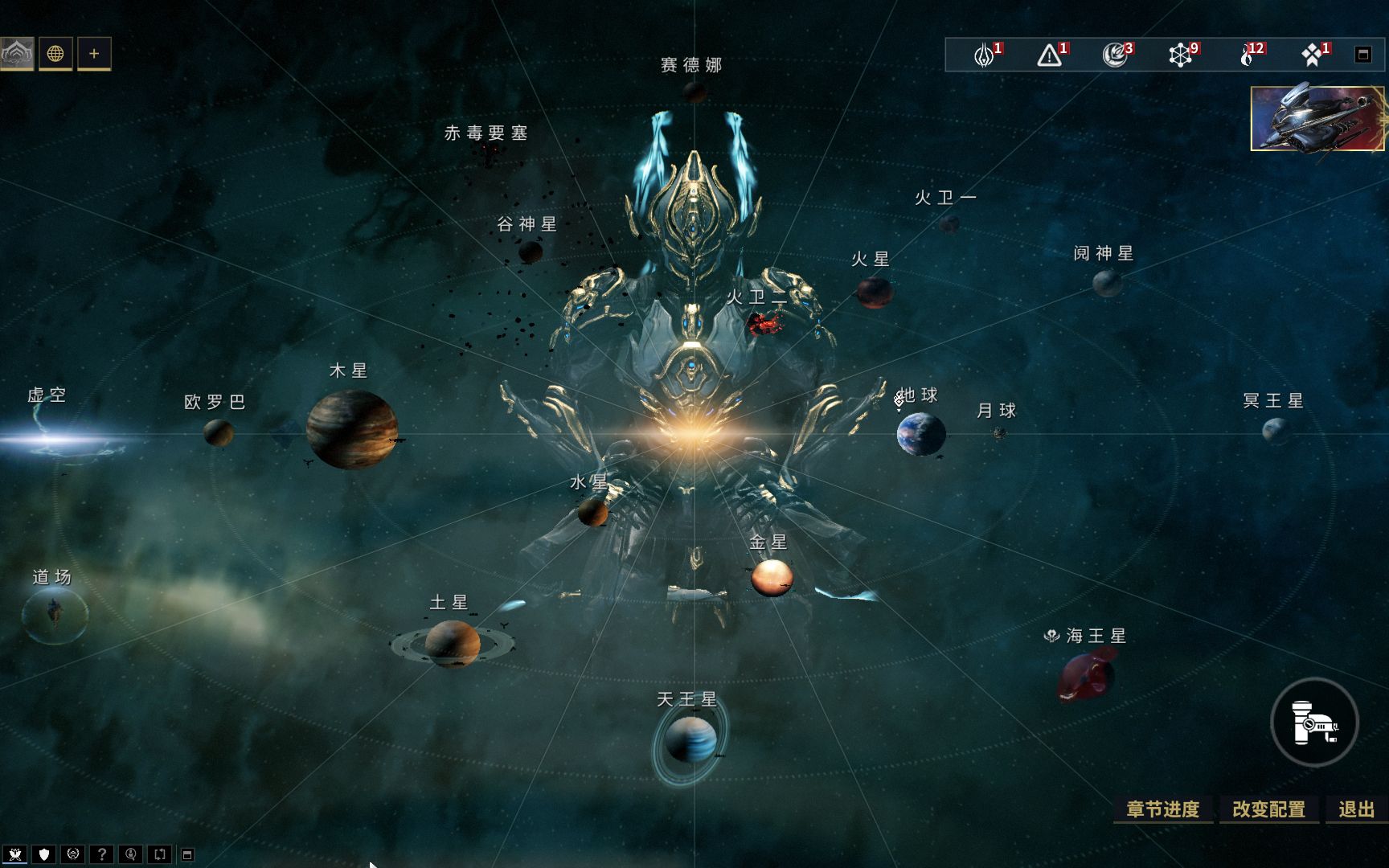The height and width of the screenshot is (868, 1389).
Task: Select the Warframe lotus profile icon
Action: (x=17, y=54)
